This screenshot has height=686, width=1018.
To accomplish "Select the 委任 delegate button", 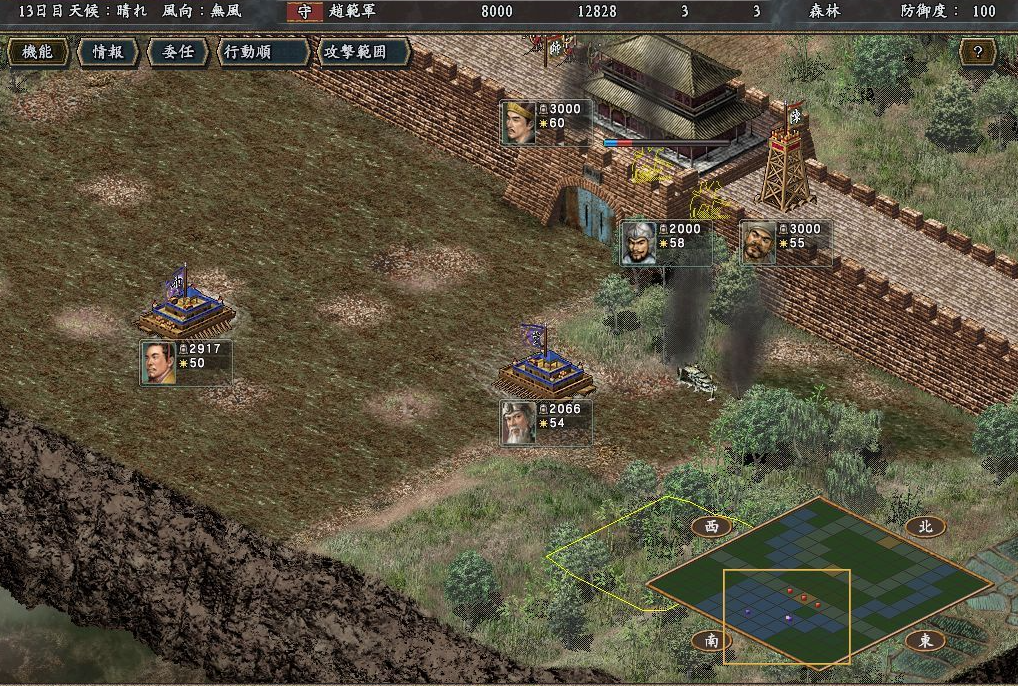I will pos(178,52).
